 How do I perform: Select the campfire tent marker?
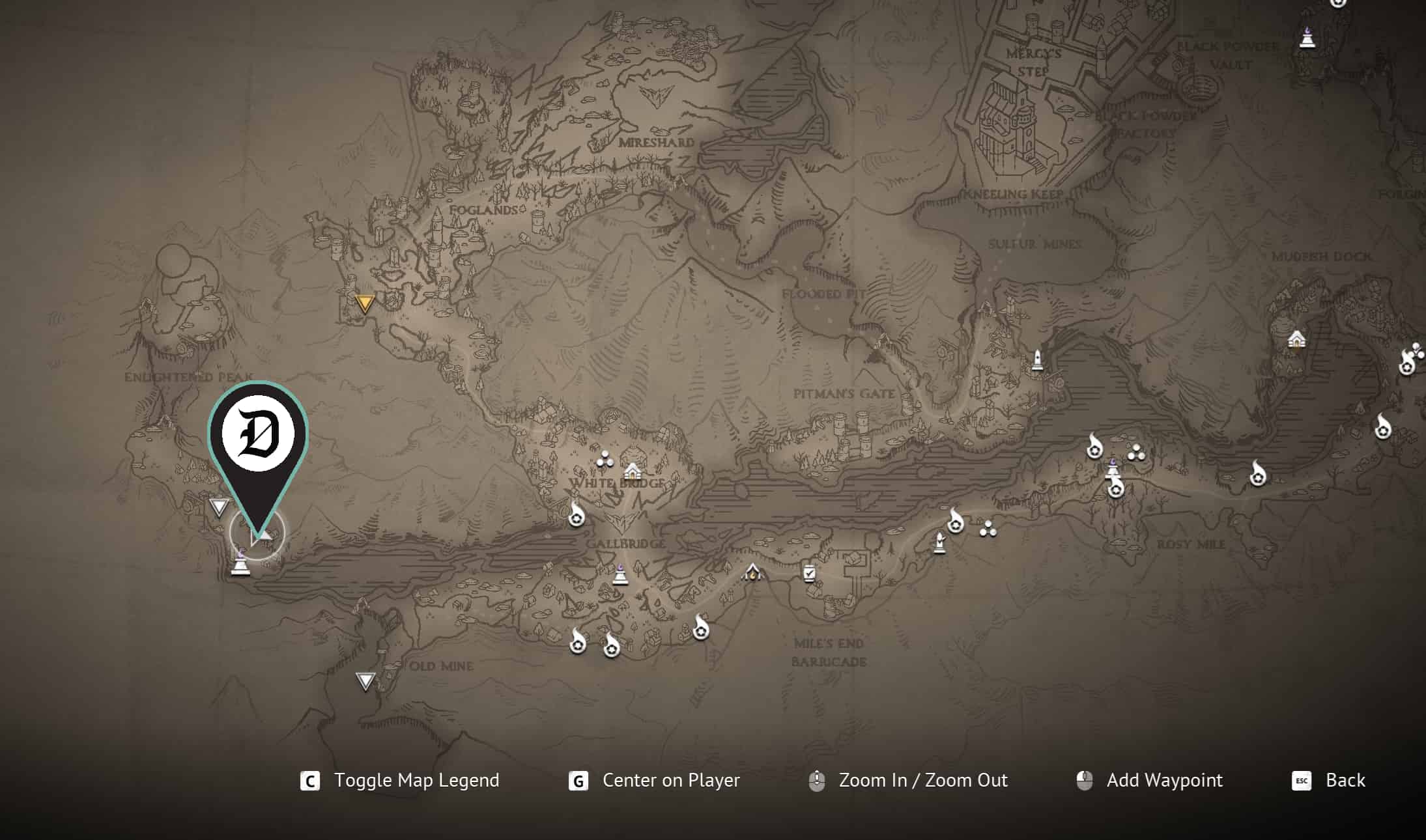(752, 572)
